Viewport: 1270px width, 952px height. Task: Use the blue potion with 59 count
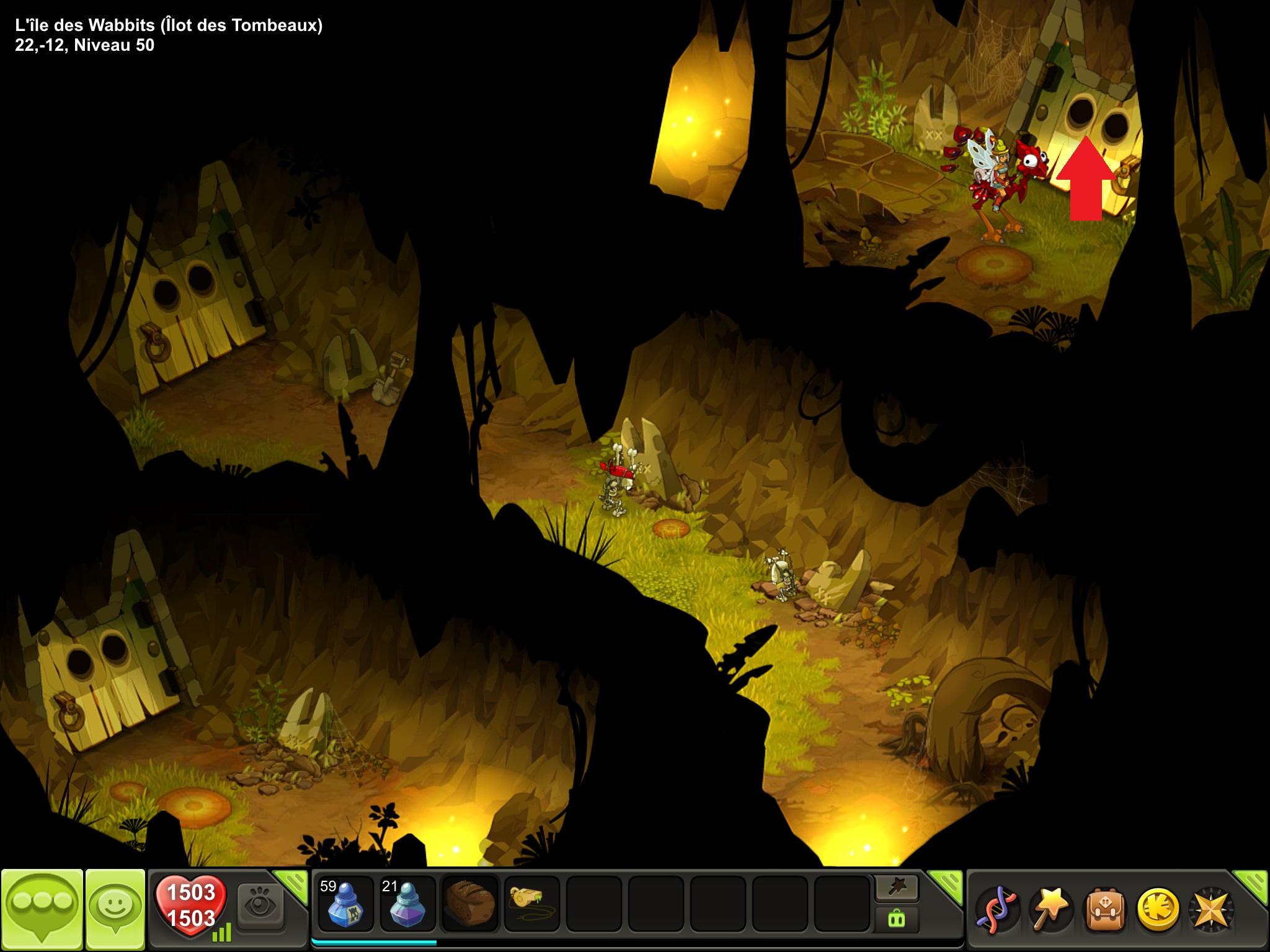(x=345, y=904)
